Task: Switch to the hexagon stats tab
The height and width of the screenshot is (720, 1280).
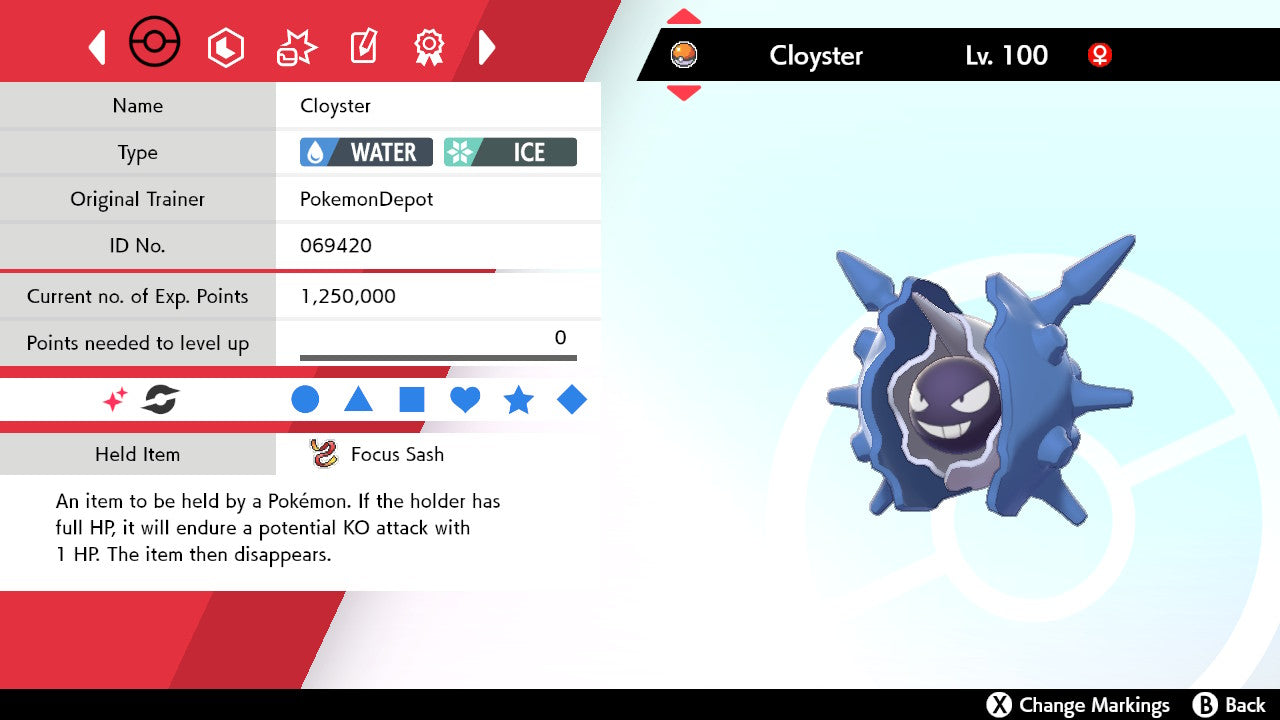Action: pyautogui.click(x=225, y=47)
